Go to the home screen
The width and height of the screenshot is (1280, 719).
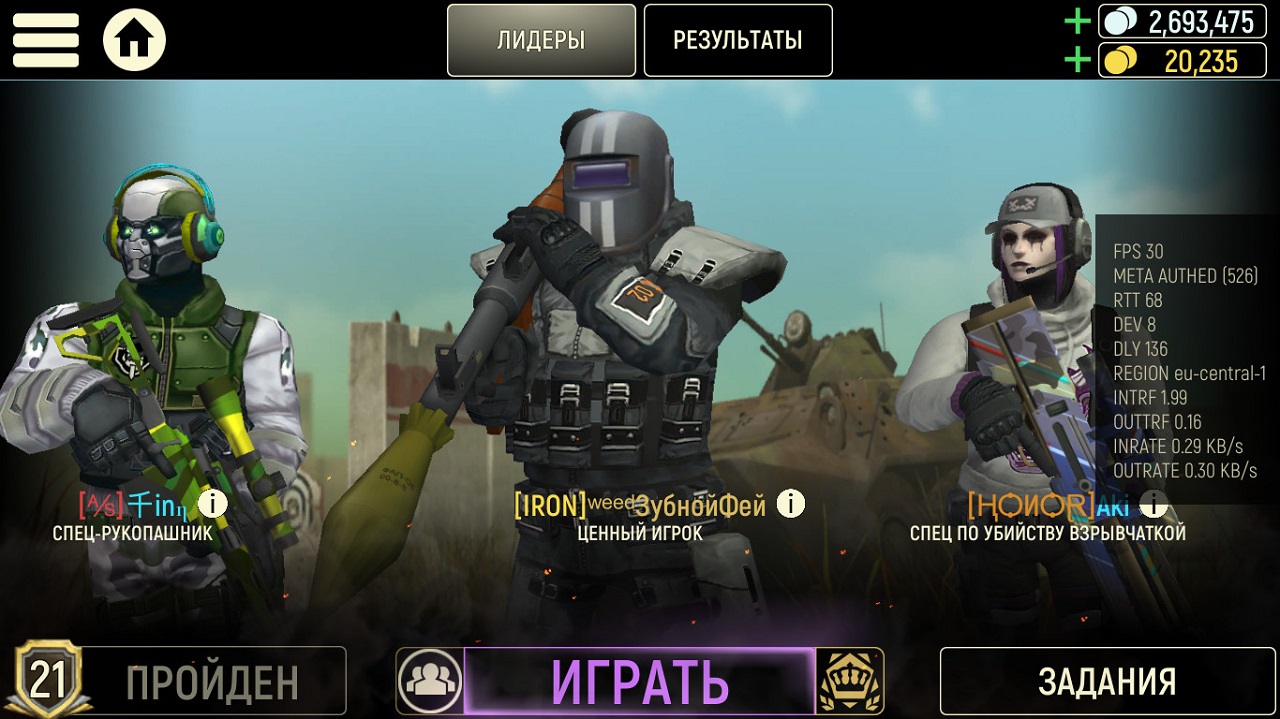pyautogui.click(x=134, y=40)
